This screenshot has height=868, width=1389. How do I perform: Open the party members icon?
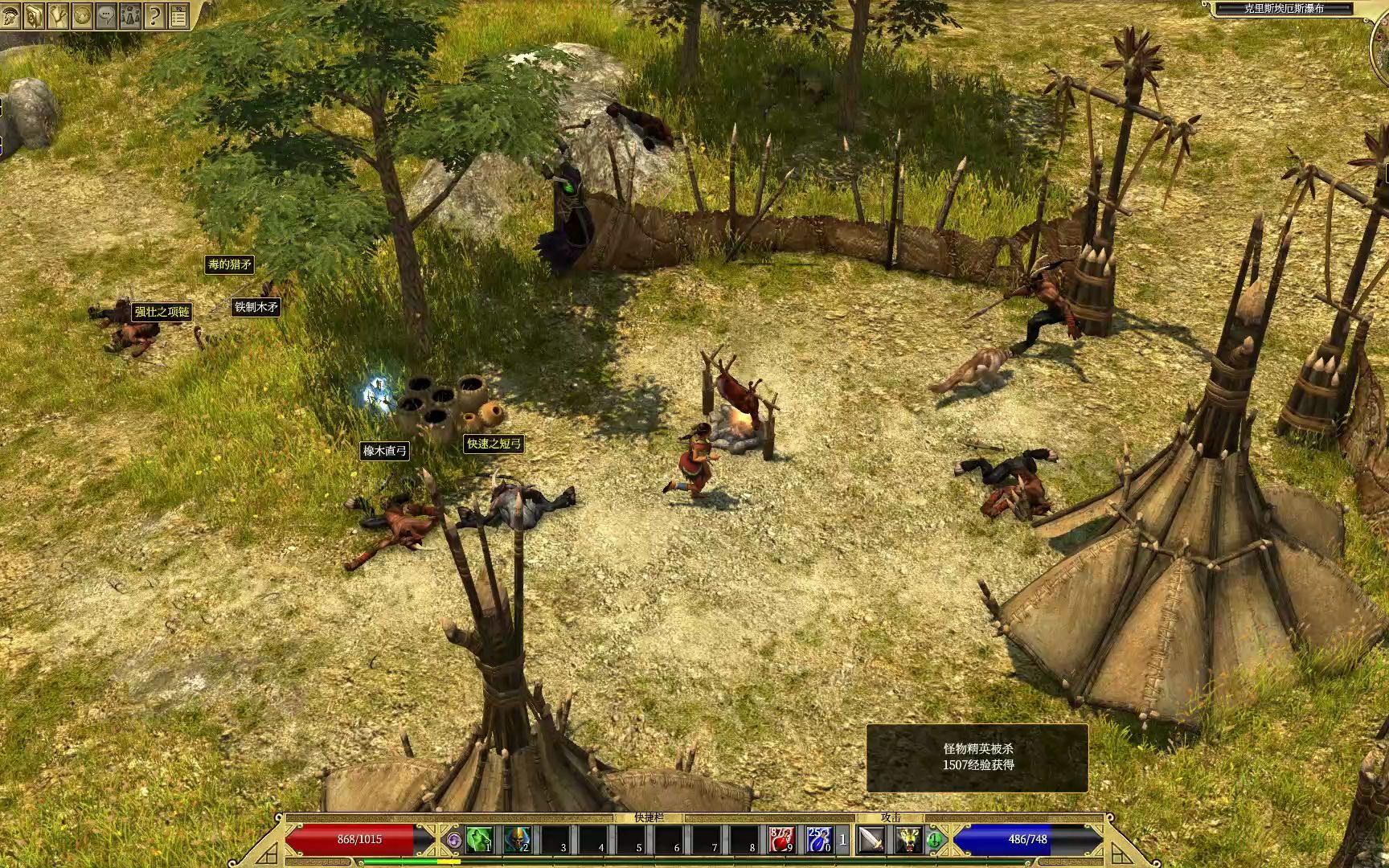tap(129, 15)
